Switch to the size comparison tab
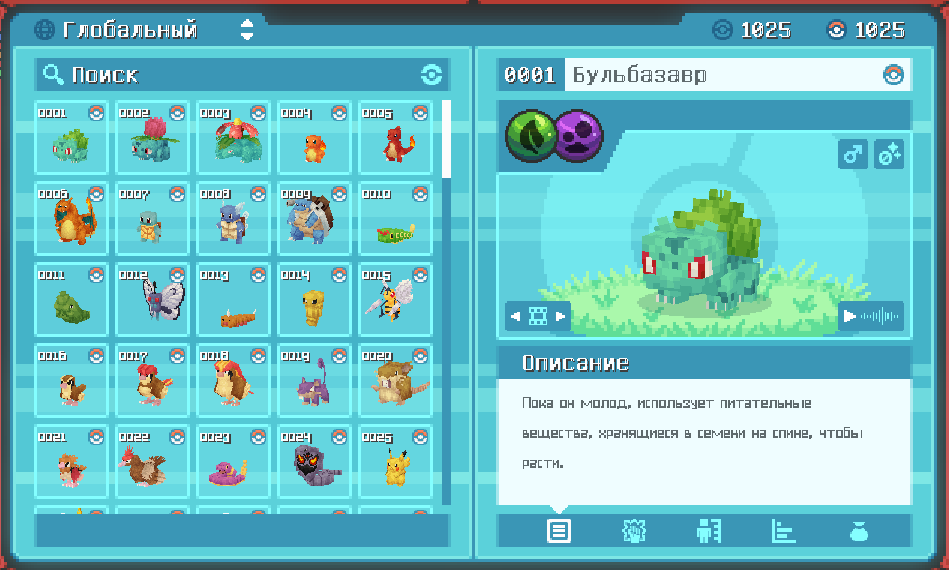Screen dimensions: 949x570 coord(709,531)
